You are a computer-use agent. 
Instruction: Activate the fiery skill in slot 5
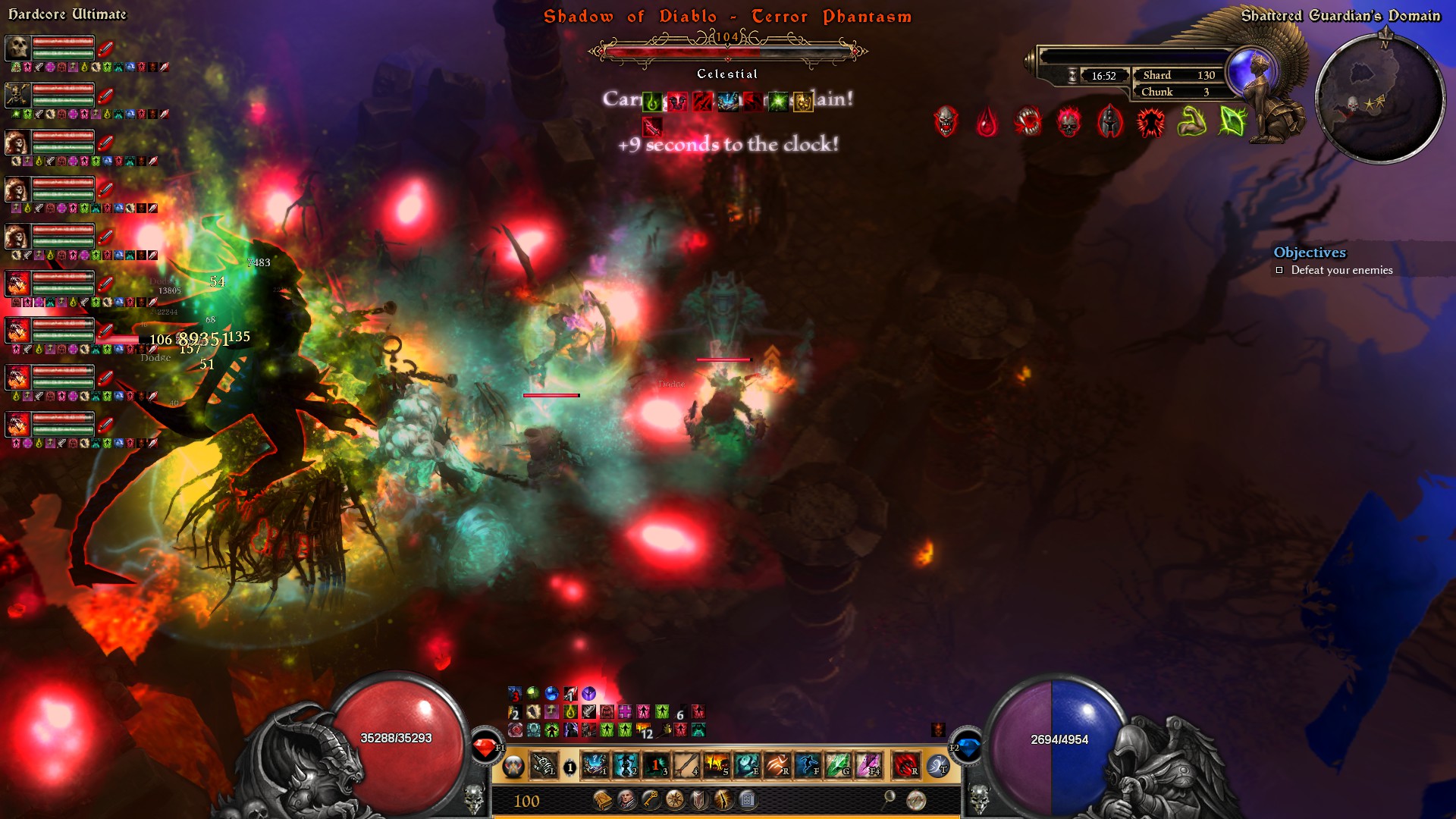716,765
